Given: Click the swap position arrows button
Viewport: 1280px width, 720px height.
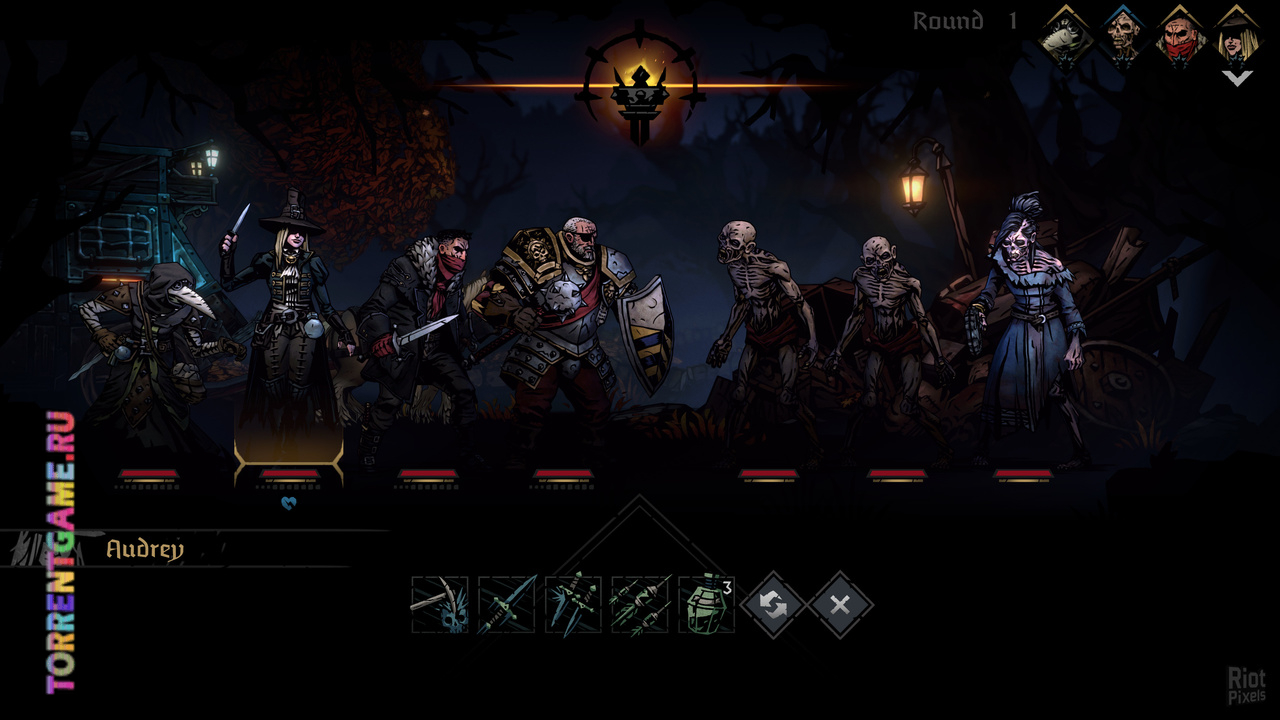Looking at the screenshot, I should (773, 605).
